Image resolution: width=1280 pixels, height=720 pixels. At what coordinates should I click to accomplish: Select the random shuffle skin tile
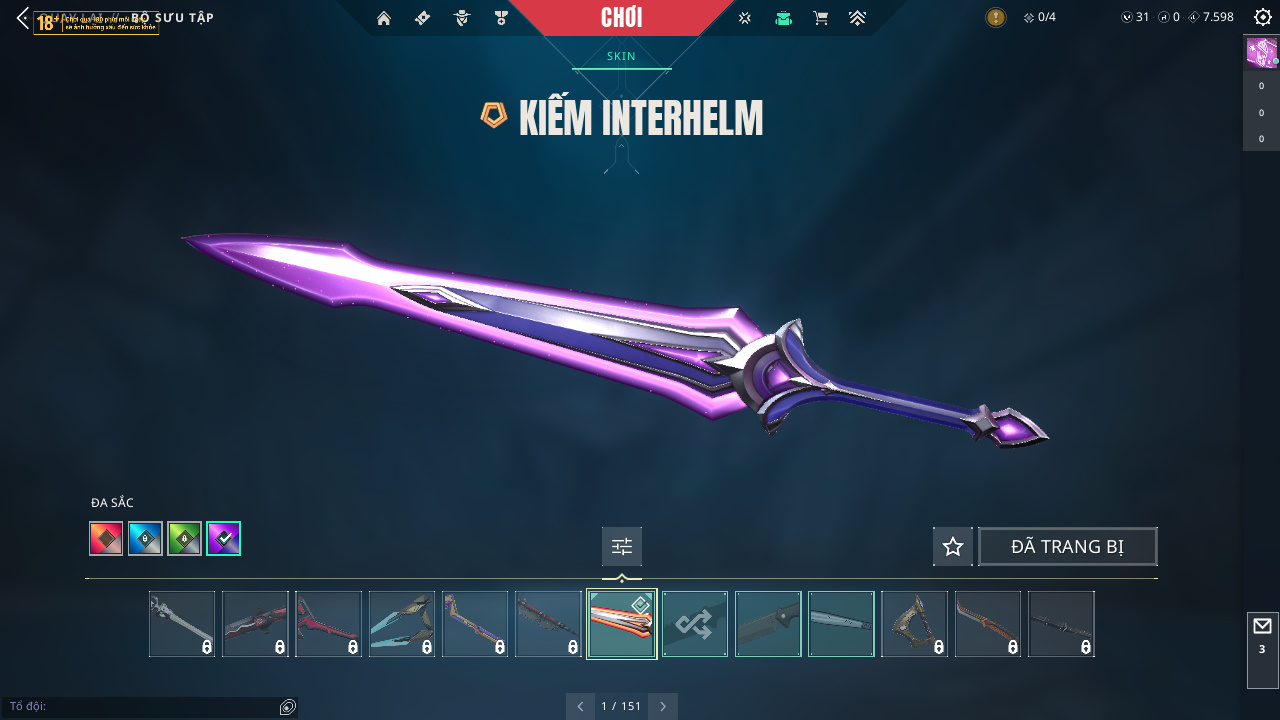pyautogui.click(x=695, y=624)
